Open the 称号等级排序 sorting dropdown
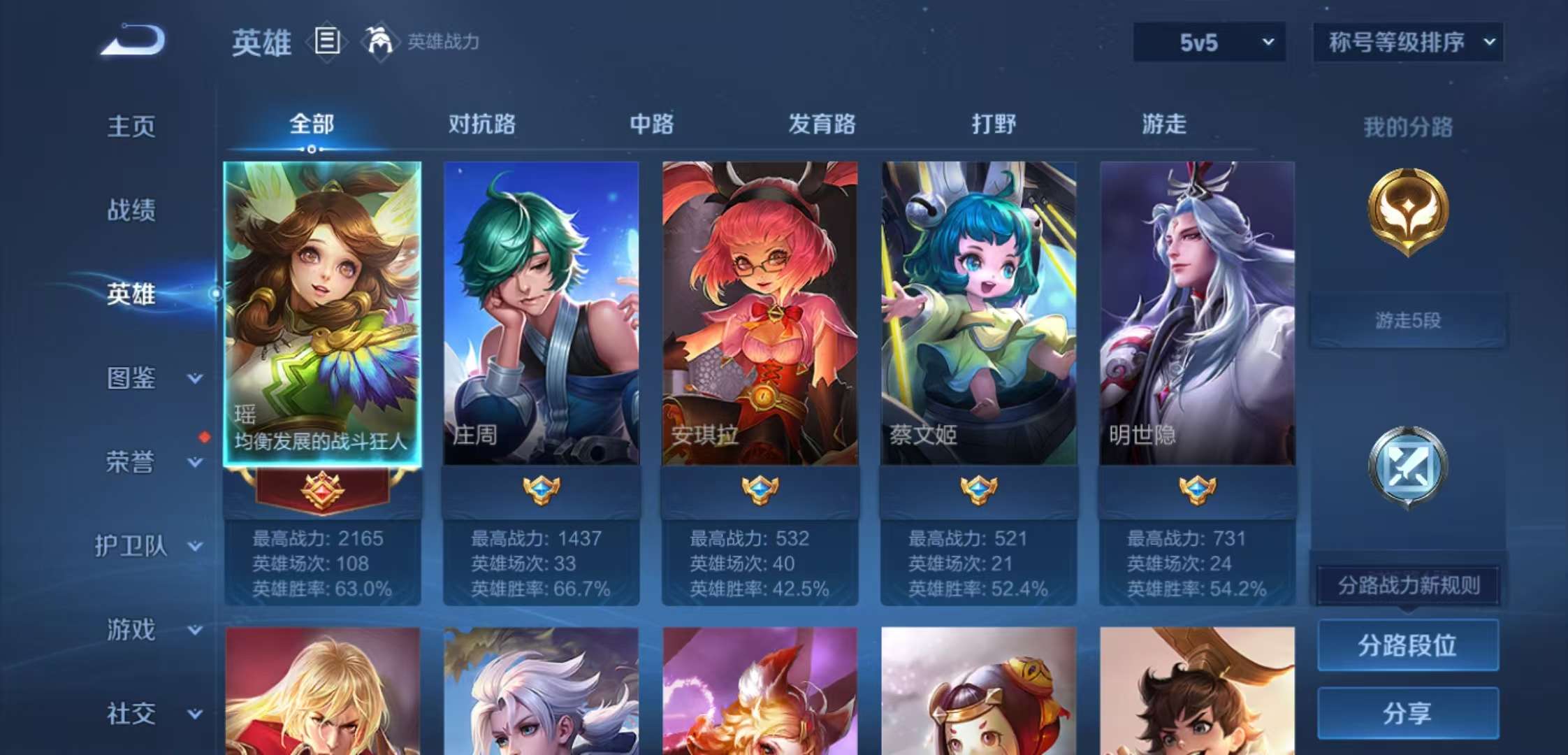The height and width of the screenshot is (755, 1568). [1407, 42]
